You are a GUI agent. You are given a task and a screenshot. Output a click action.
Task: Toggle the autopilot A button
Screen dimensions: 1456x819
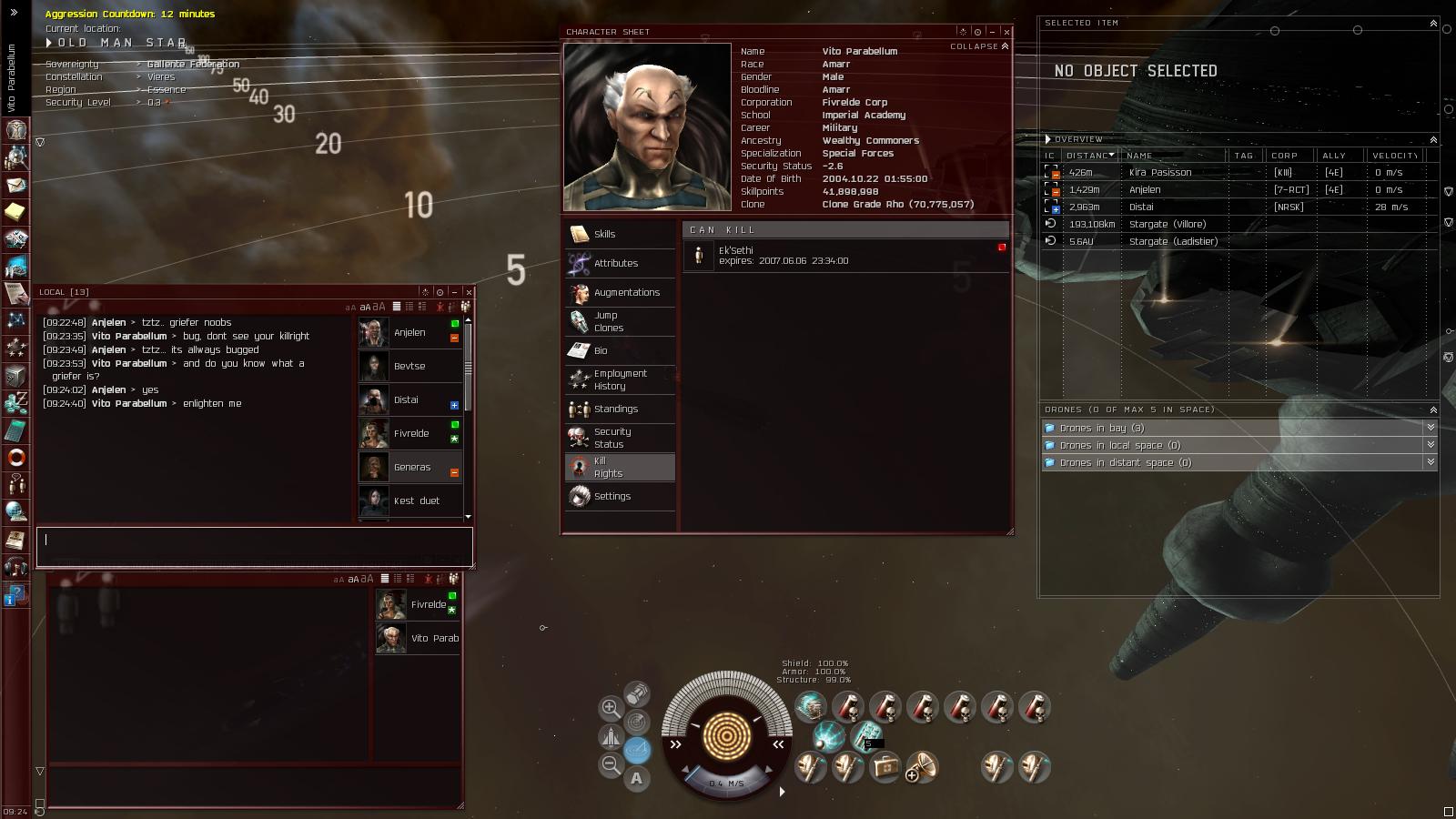tap(636, 778)
